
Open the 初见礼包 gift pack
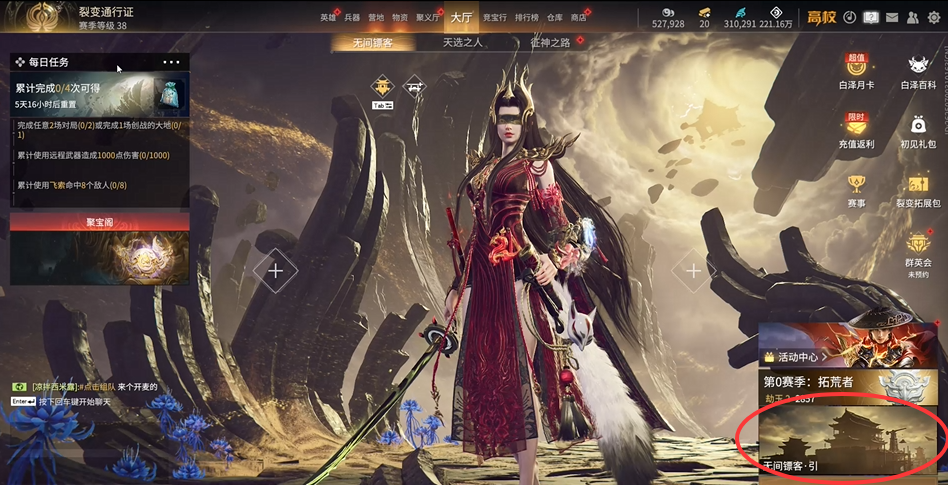[x=918, y=130]
